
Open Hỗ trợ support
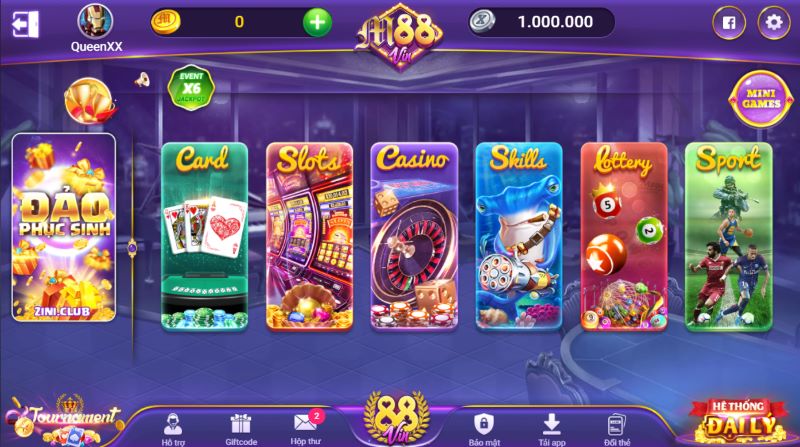pos(173,427)
